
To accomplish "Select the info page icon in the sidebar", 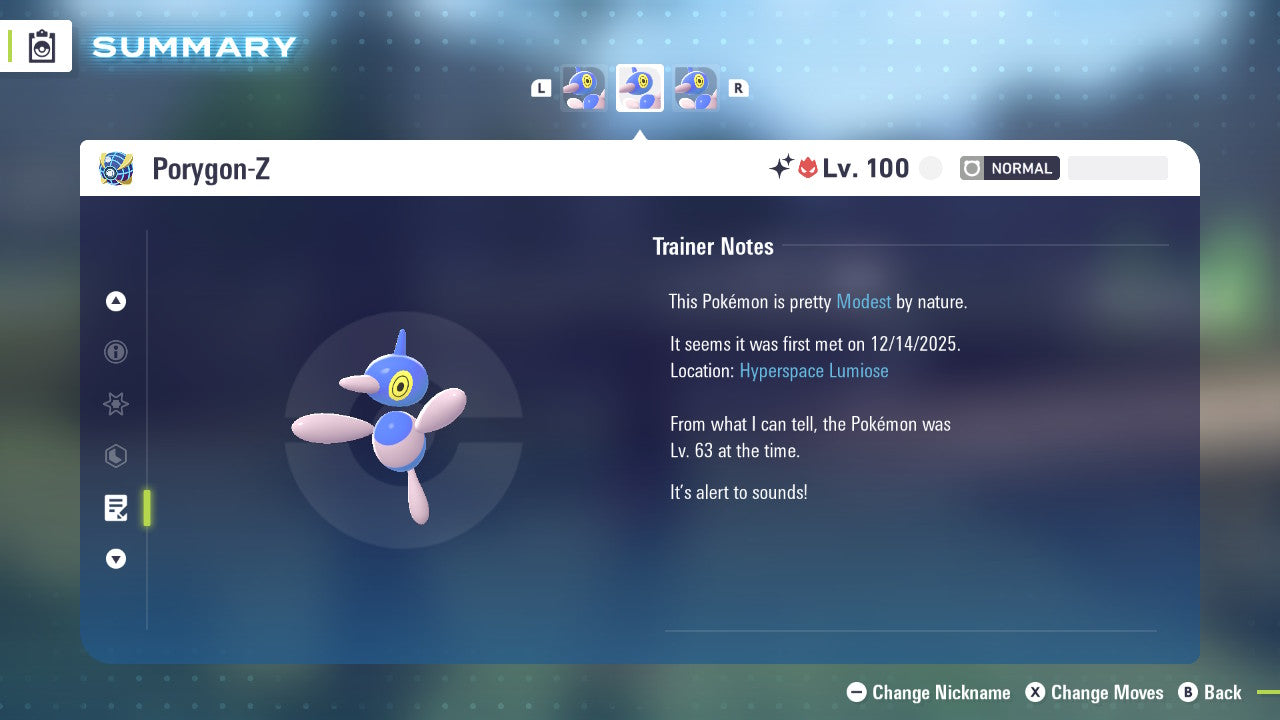I will click(x=115, y=352).
